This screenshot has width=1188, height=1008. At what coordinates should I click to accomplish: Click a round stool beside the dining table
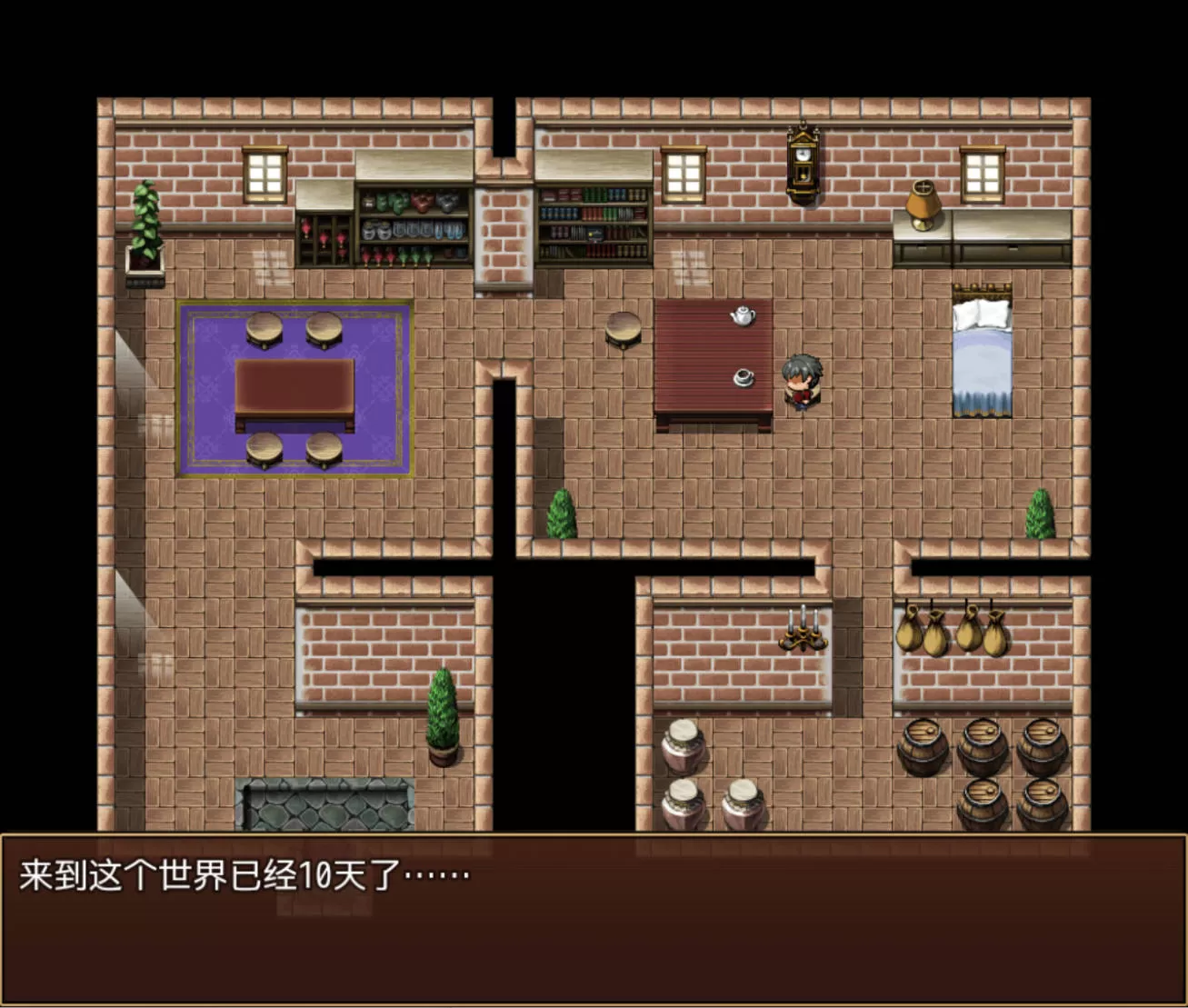pos(265,327)
